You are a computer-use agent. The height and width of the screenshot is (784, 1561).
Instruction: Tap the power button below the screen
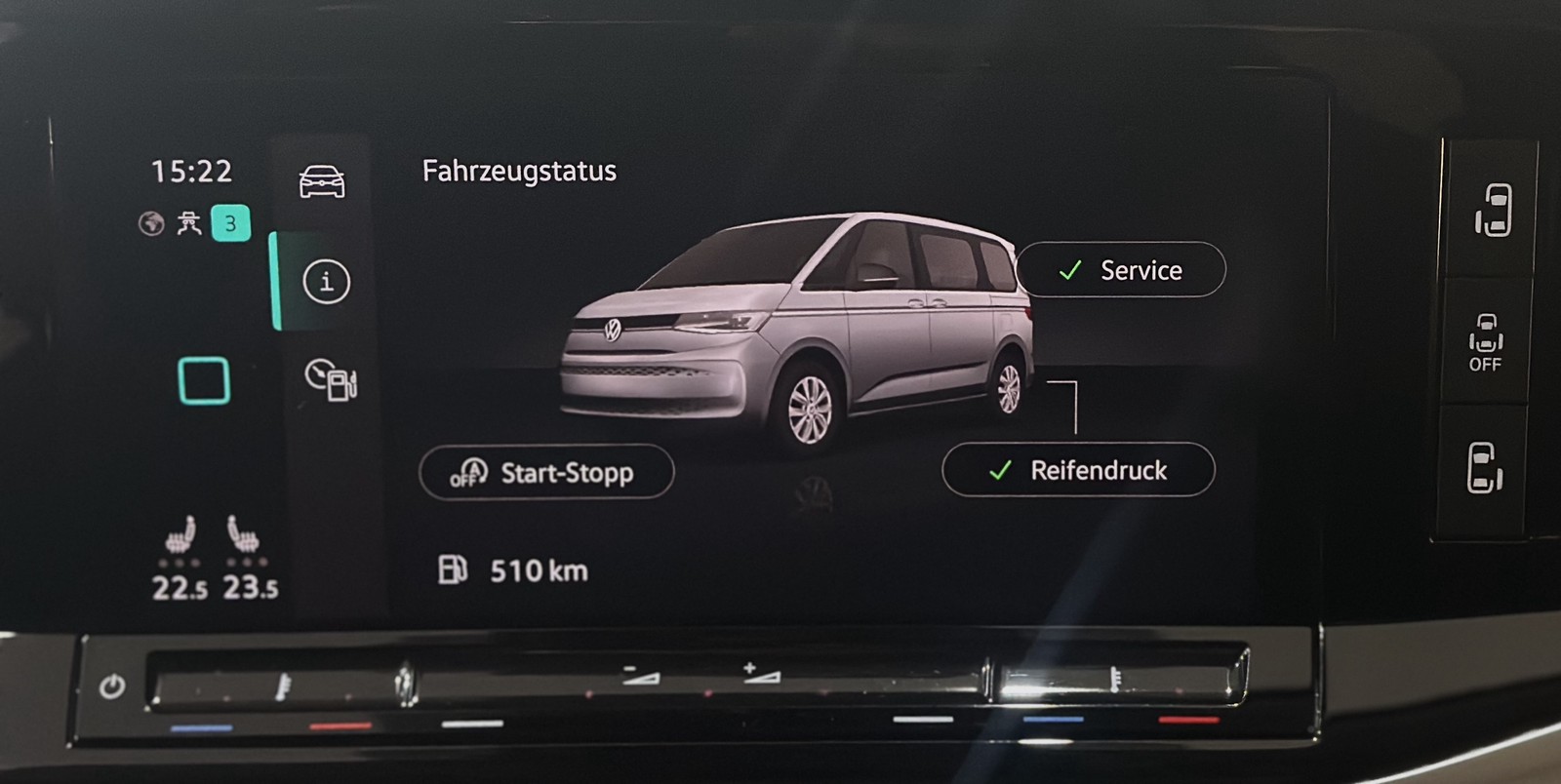(112, 686)
